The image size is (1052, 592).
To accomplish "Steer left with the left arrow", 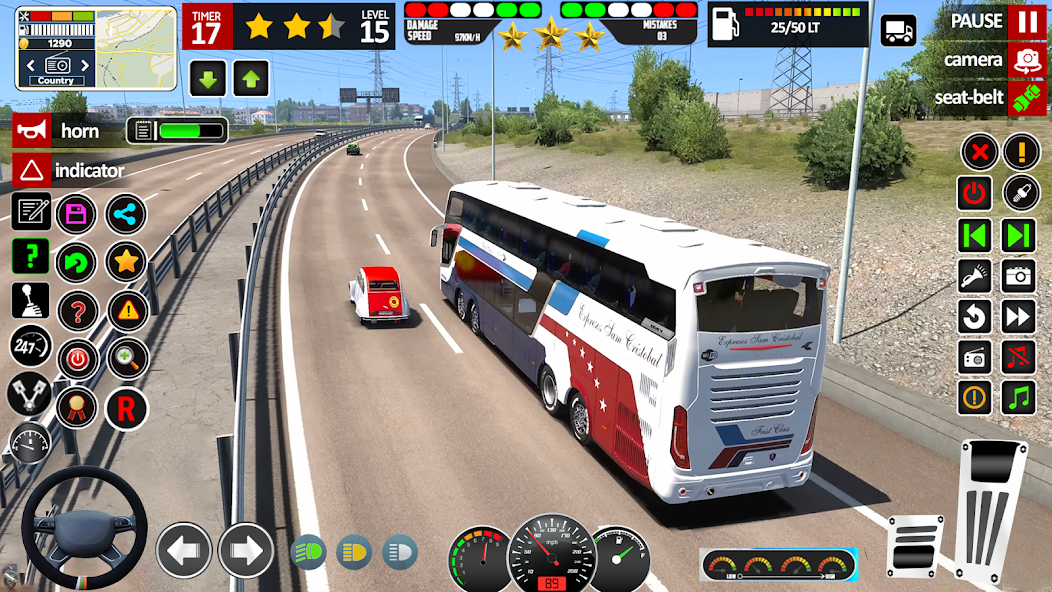I will (184, 551).
